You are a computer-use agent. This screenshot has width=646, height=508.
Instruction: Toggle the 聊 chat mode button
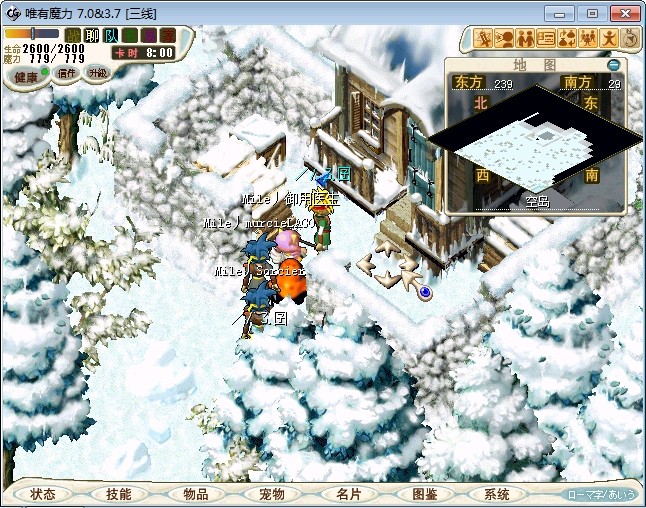click(x=92, y=35)
